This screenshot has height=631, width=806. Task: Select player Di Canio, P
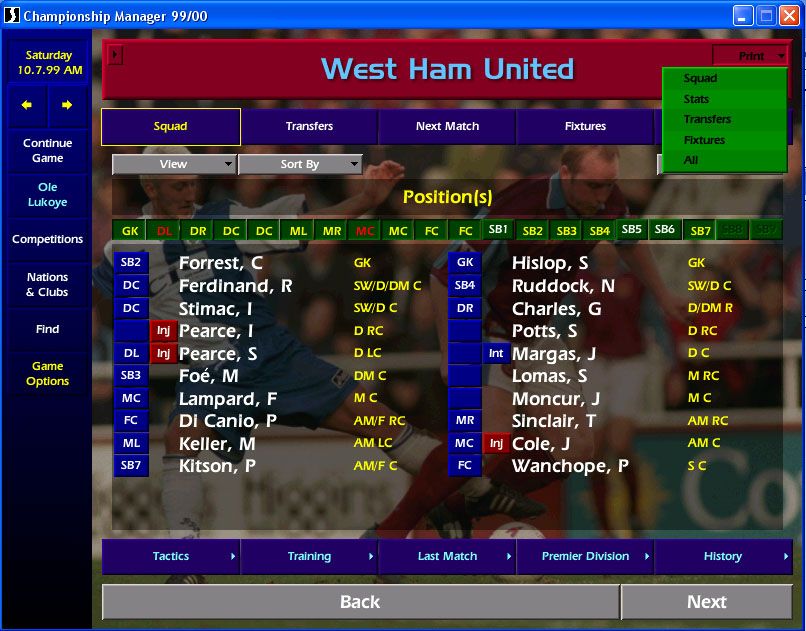coord(227,421)
